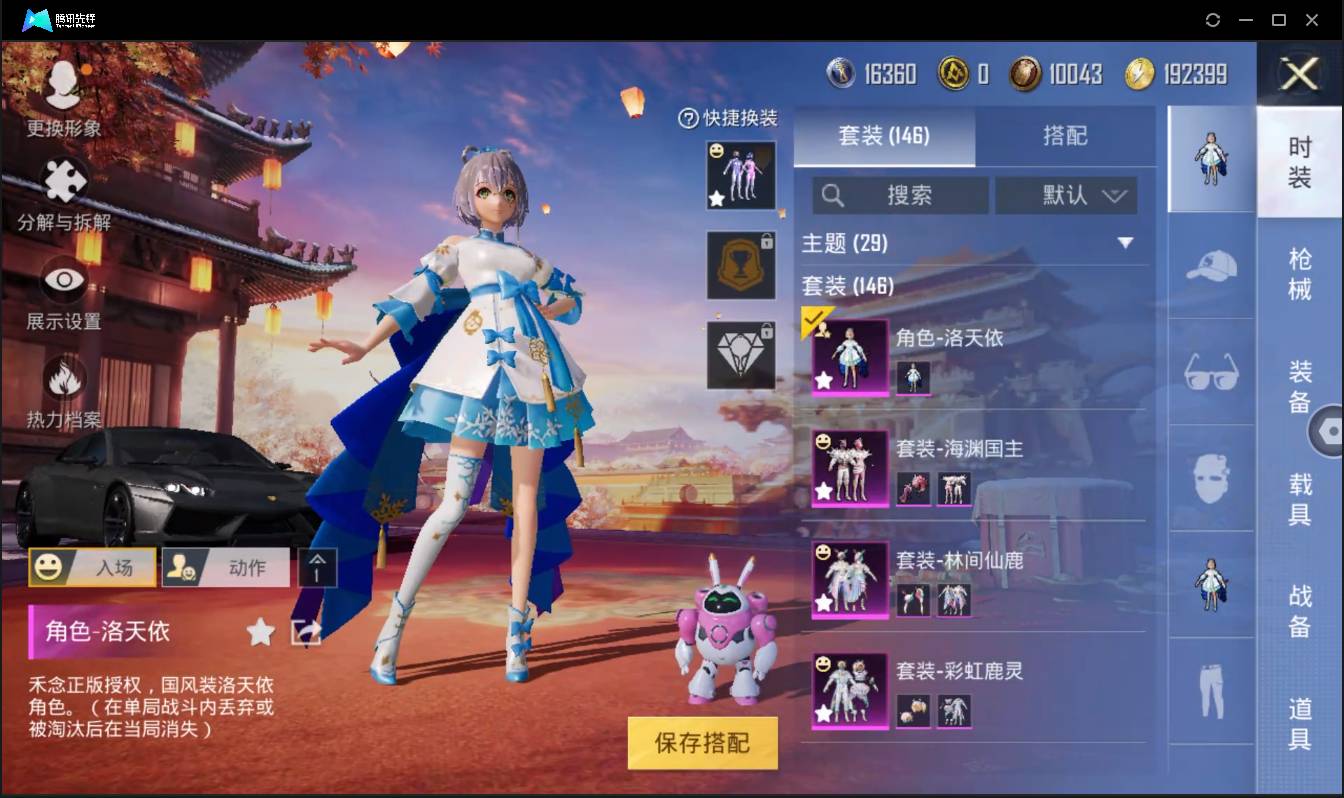This screenshot has width=1344, height=798.
Task: Expand the arrow above 入场 tab
Action: 318,567
